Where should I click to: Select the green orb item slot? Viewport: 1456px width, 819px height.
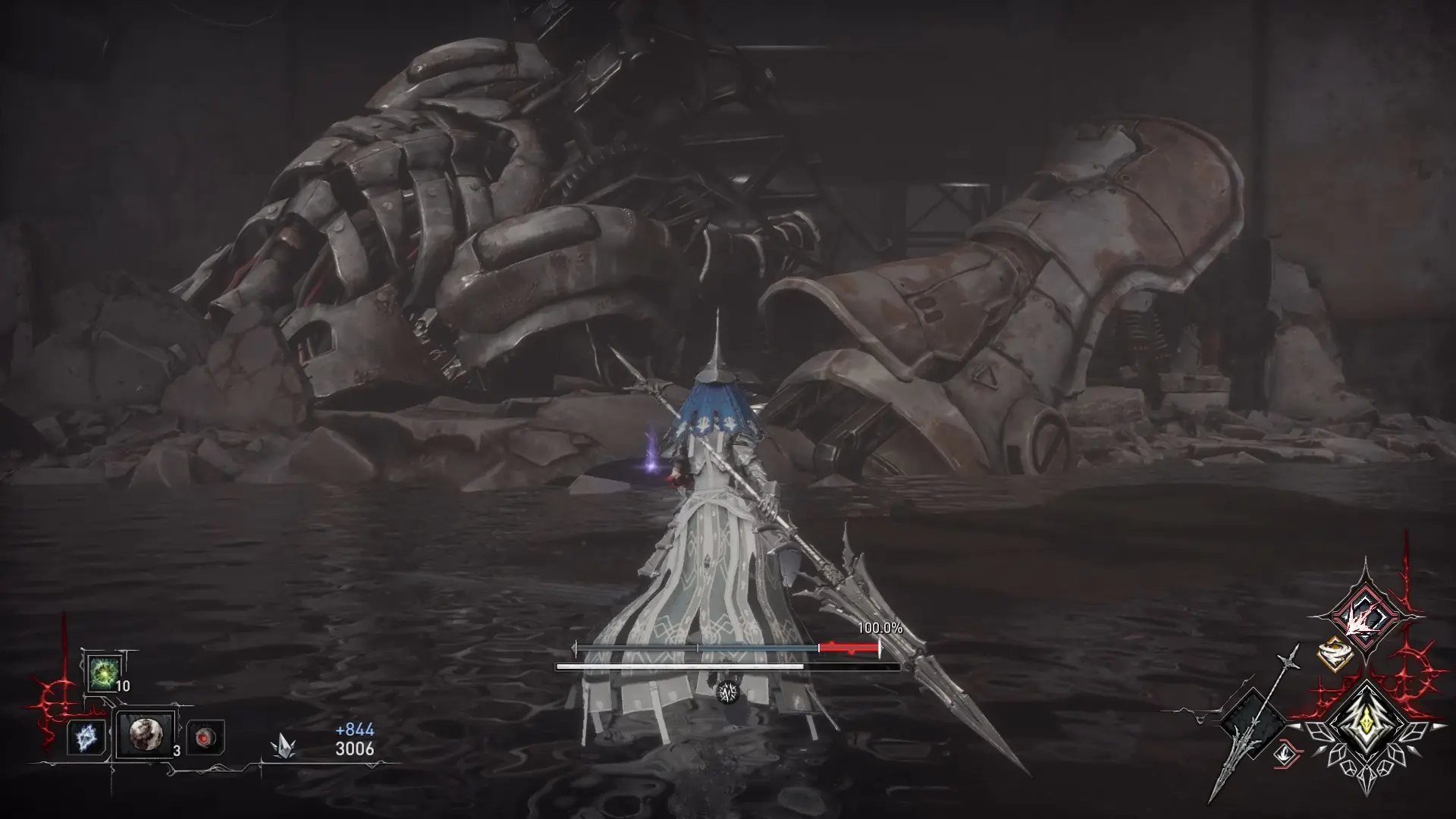(102, 672)
